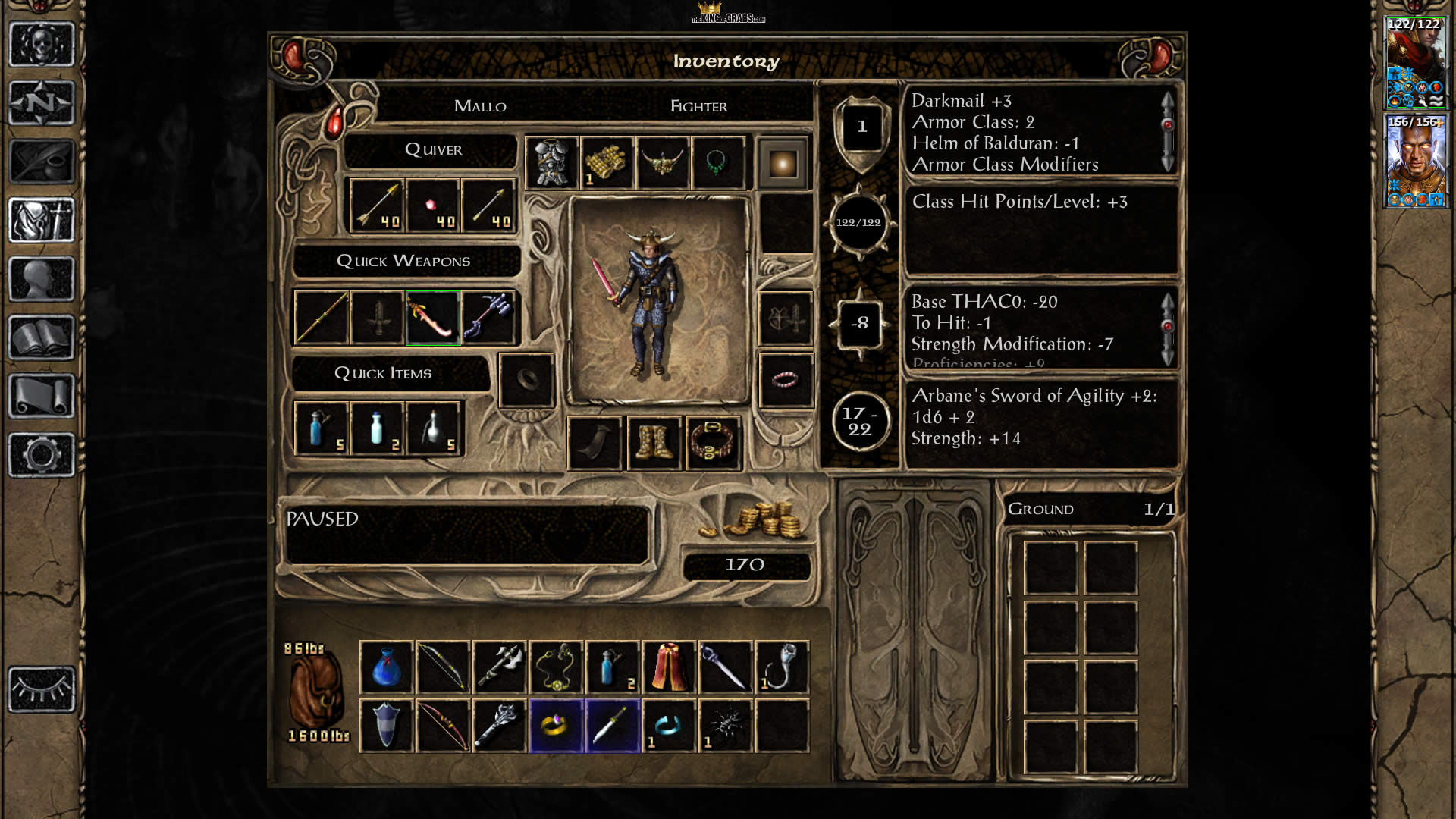Open the character record head icon
Image resolution: width=1456 pixels, height=819 pixels.
[42, 279]
